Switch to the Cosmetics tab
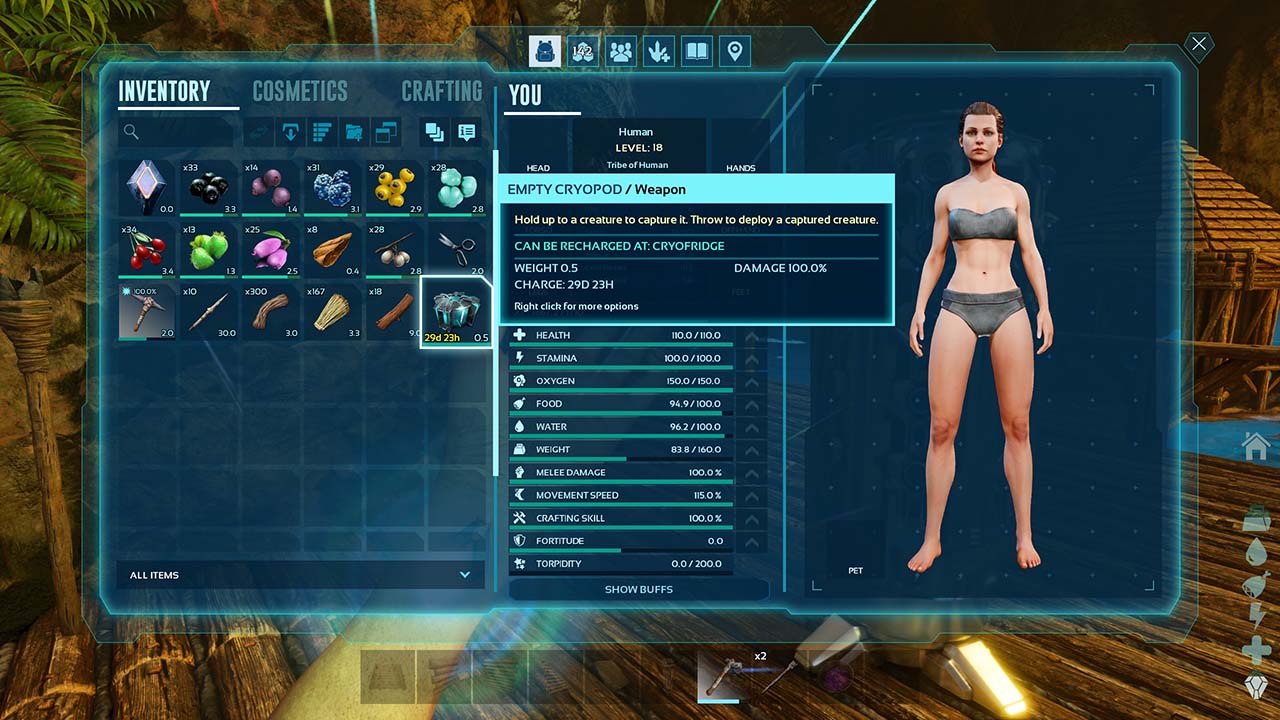 (299, 91)
